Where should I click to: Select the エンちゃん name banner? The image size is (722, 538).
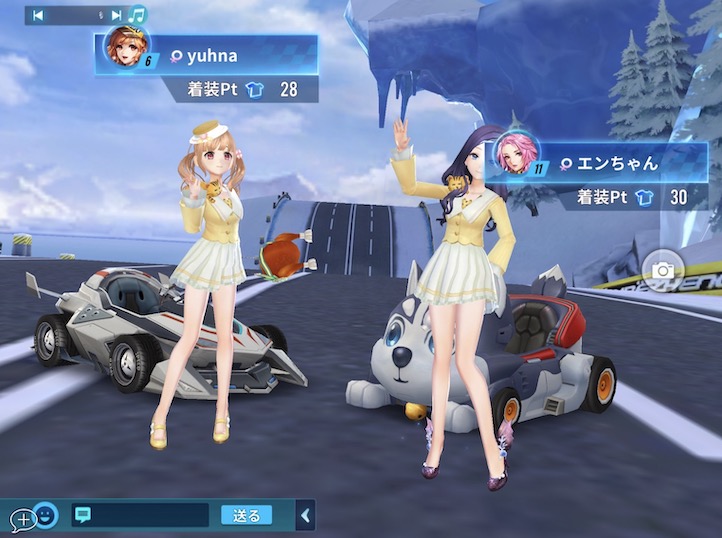click(620, 162)
